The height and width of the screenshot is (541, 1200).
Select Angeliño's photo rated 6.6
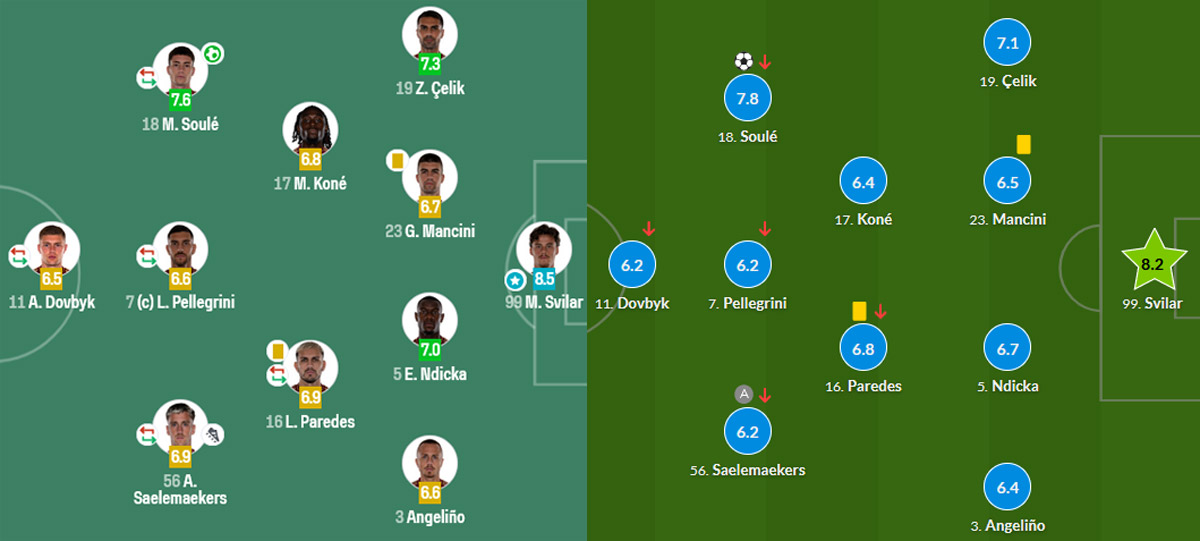coord(430,462)
